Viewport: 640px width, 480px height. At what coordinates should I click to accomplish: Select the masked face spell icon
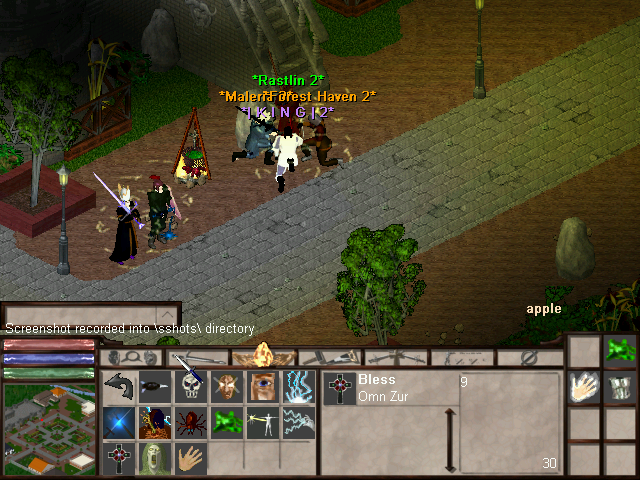pyautogui.click(x=226, y=387)
